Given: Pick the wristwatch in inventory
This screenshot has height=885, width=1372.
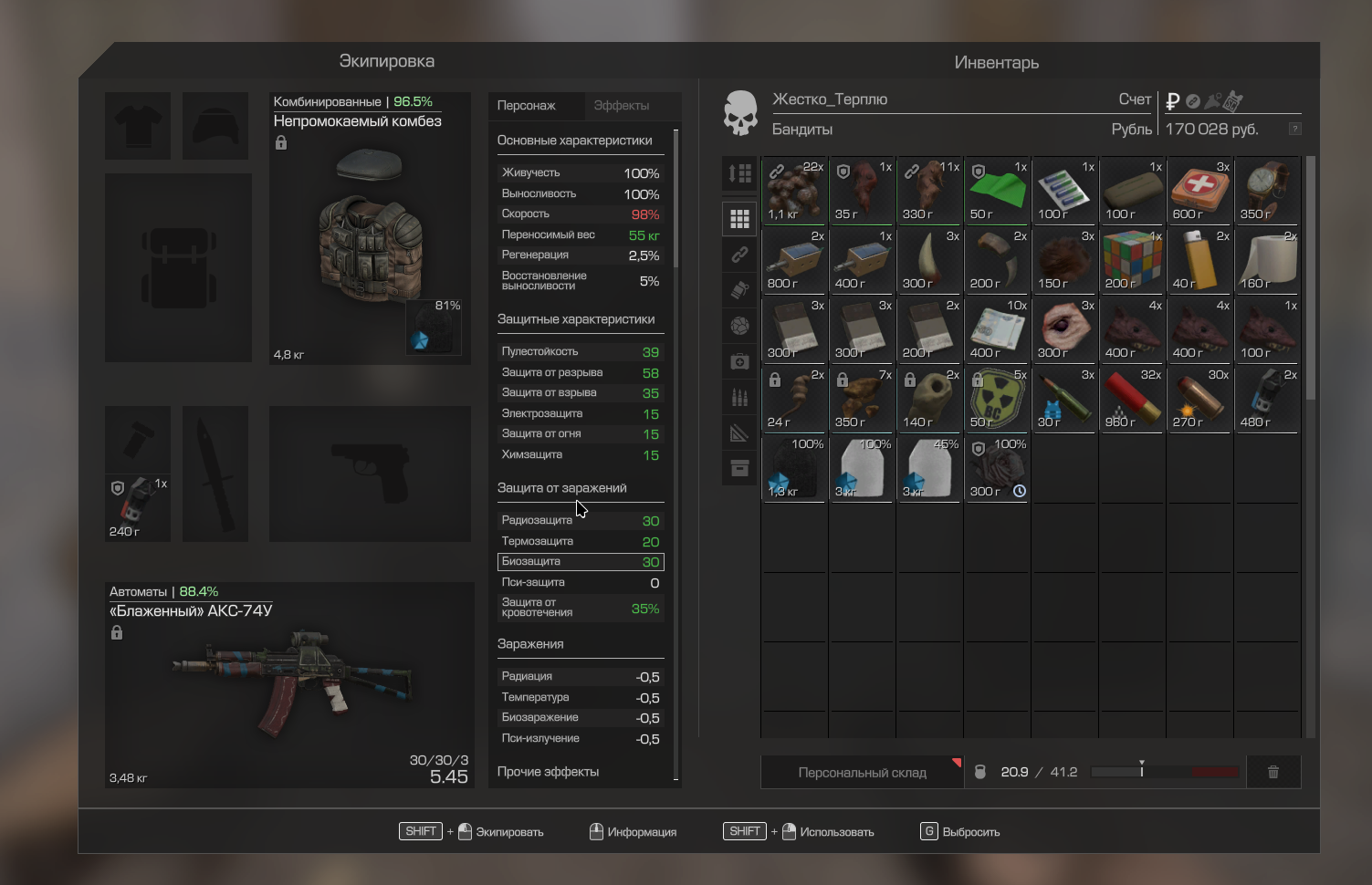Looking at the screenshot, I should (x=1267, y=191).
